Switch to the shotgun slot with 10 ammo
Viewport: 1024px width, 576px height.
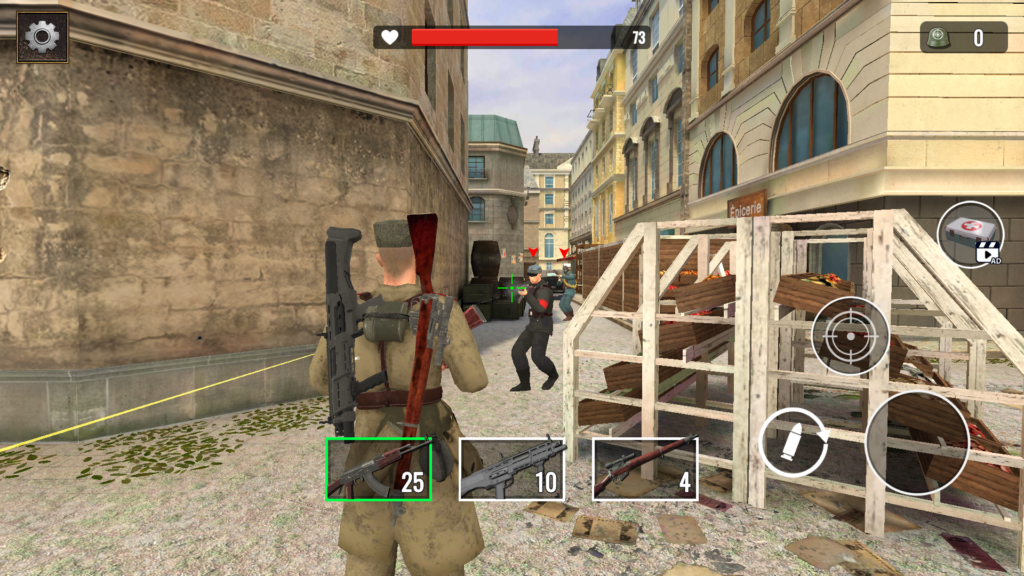pyautogui.click(x=512, y=469)
